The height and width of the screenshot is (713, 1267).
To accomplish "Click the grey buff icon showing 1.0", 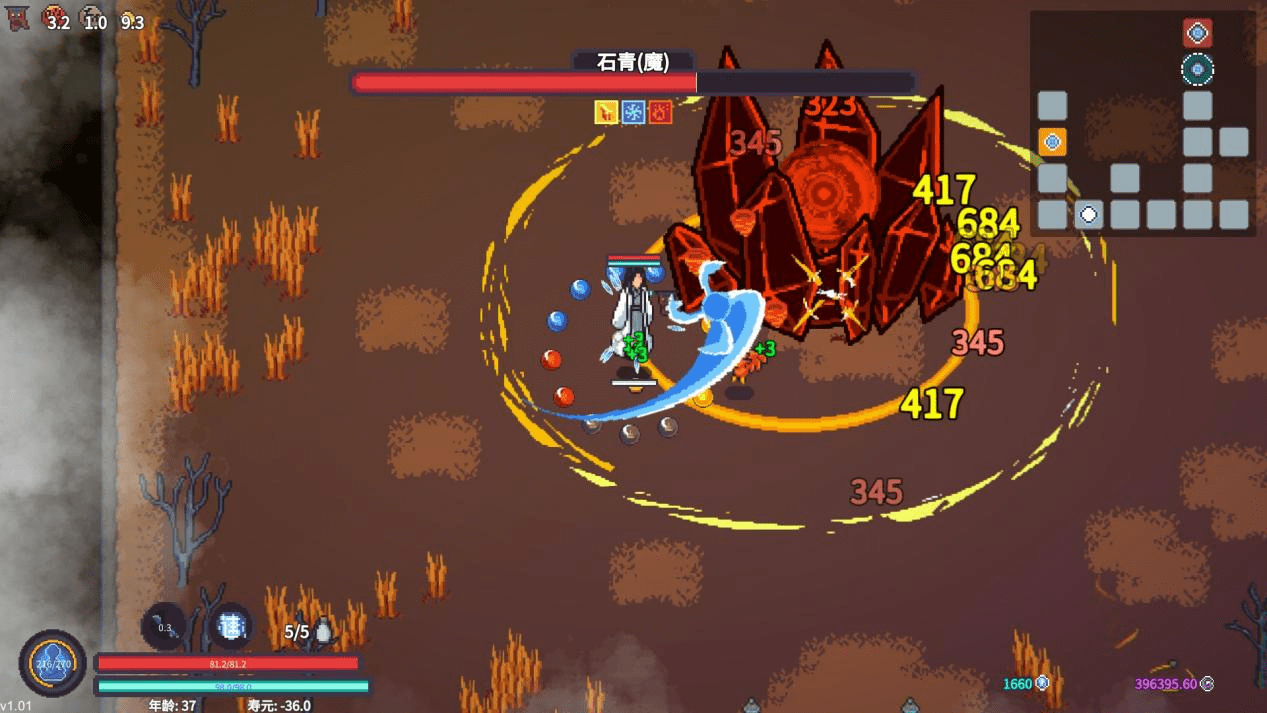I will coord(90,16).
